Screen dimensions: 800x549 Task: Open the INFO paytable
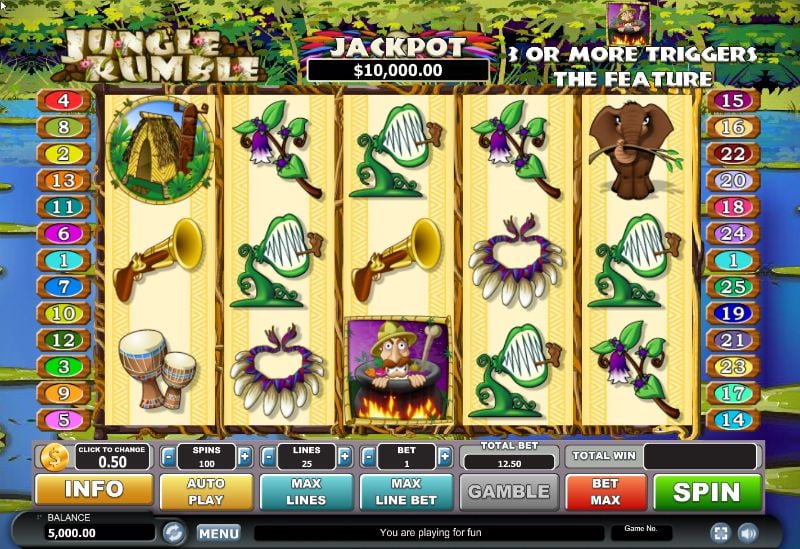point(94,490)
